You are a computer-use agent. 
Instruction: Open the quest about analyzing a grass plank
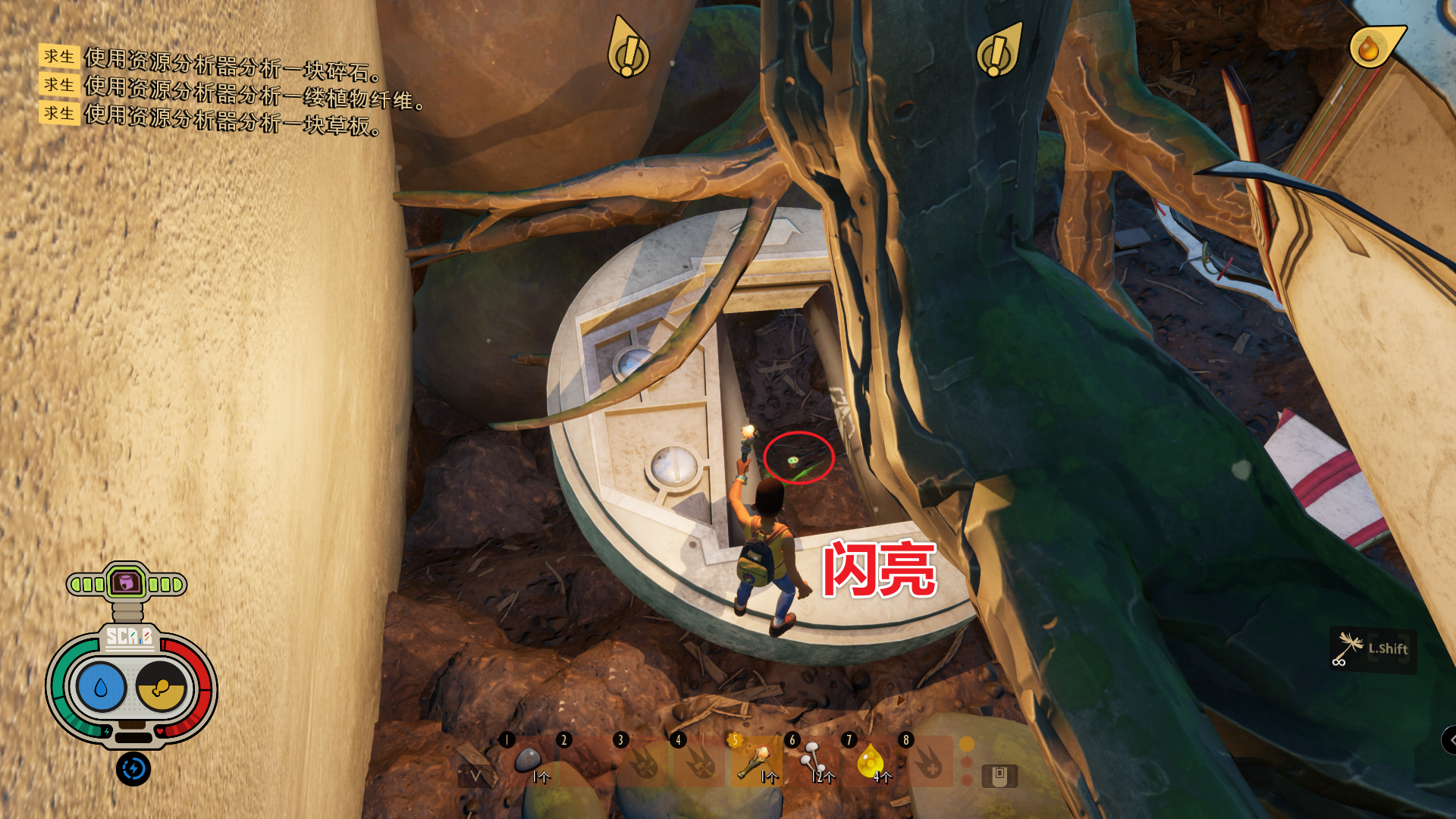point(231,119)
